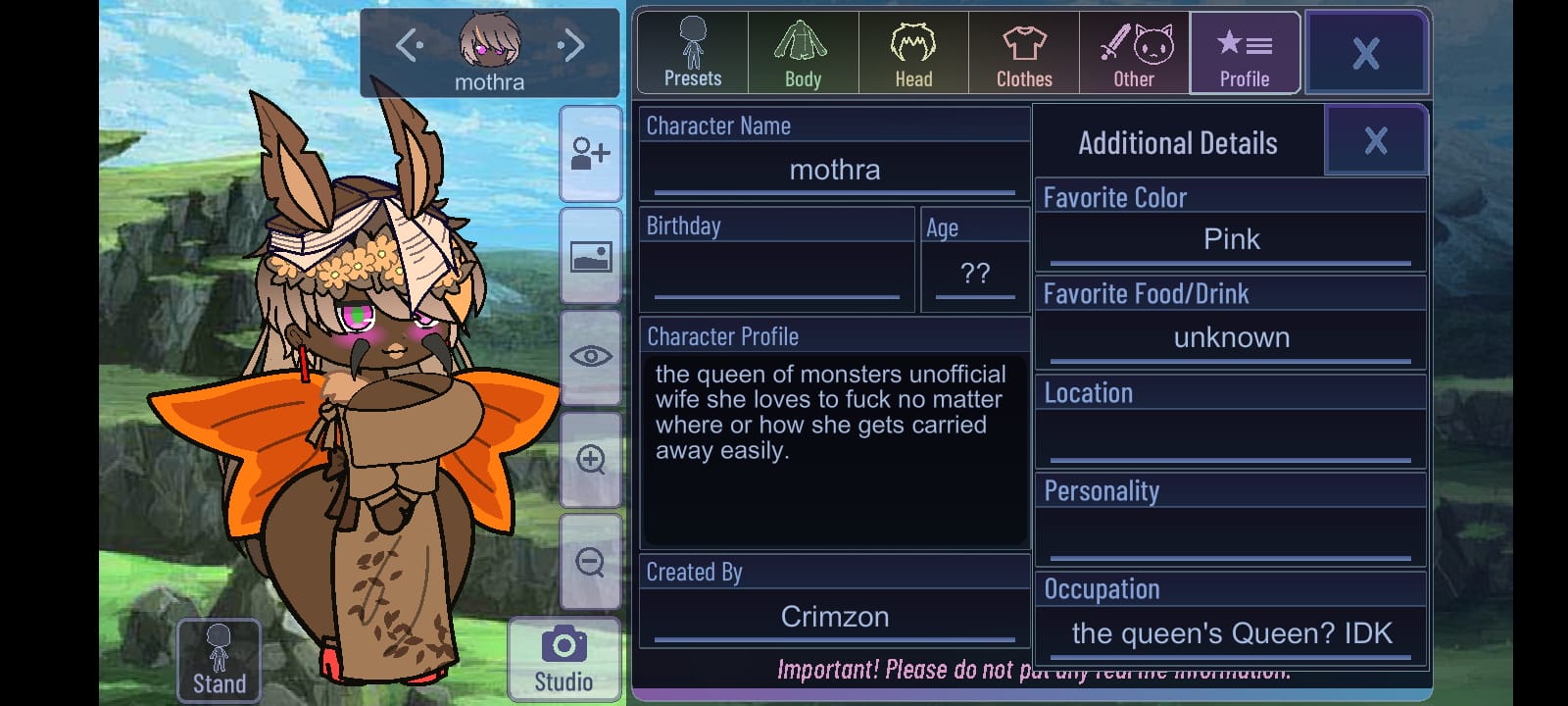
Task: Zoom in on the character
Action: tap(590, 459)
